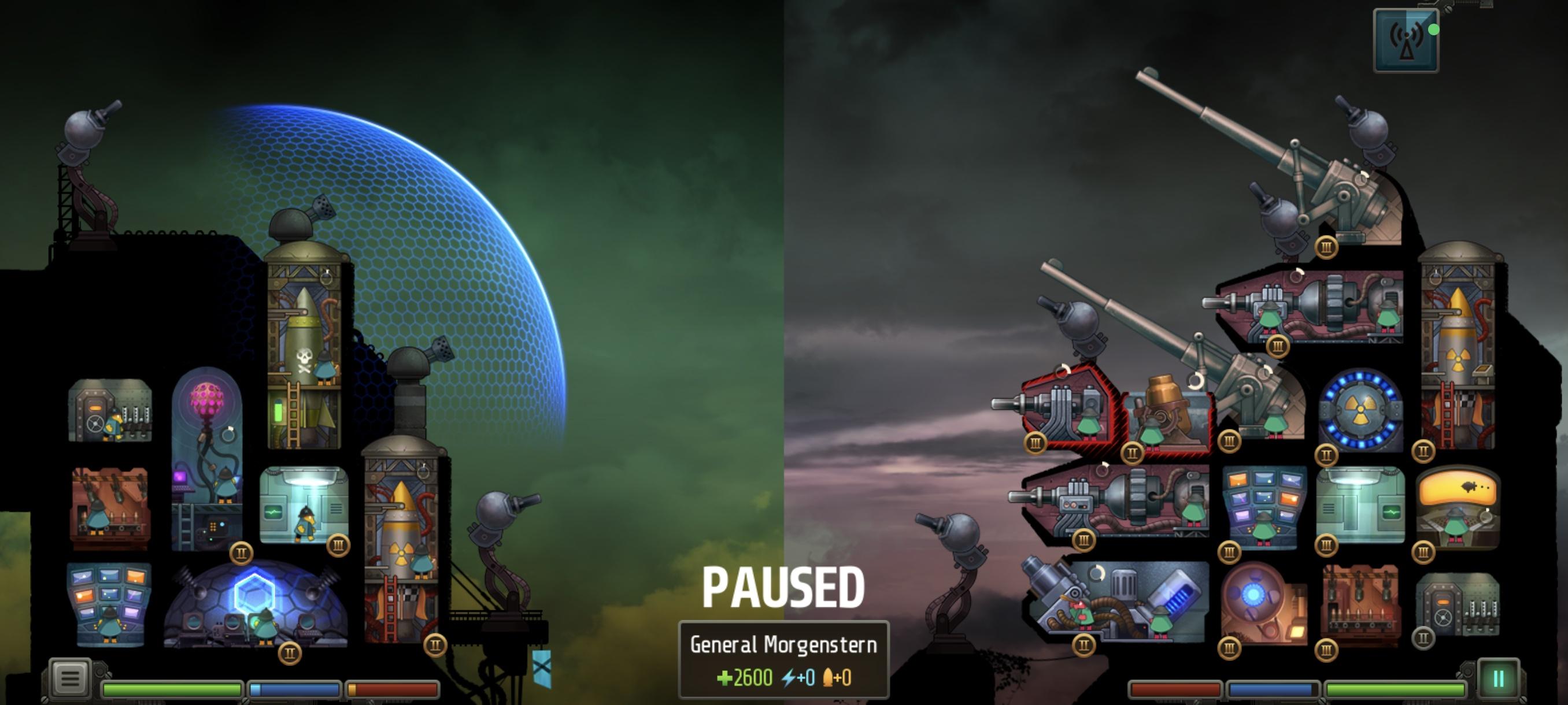Target the enemy yellow radar screen room

(x=1457, y=508)
